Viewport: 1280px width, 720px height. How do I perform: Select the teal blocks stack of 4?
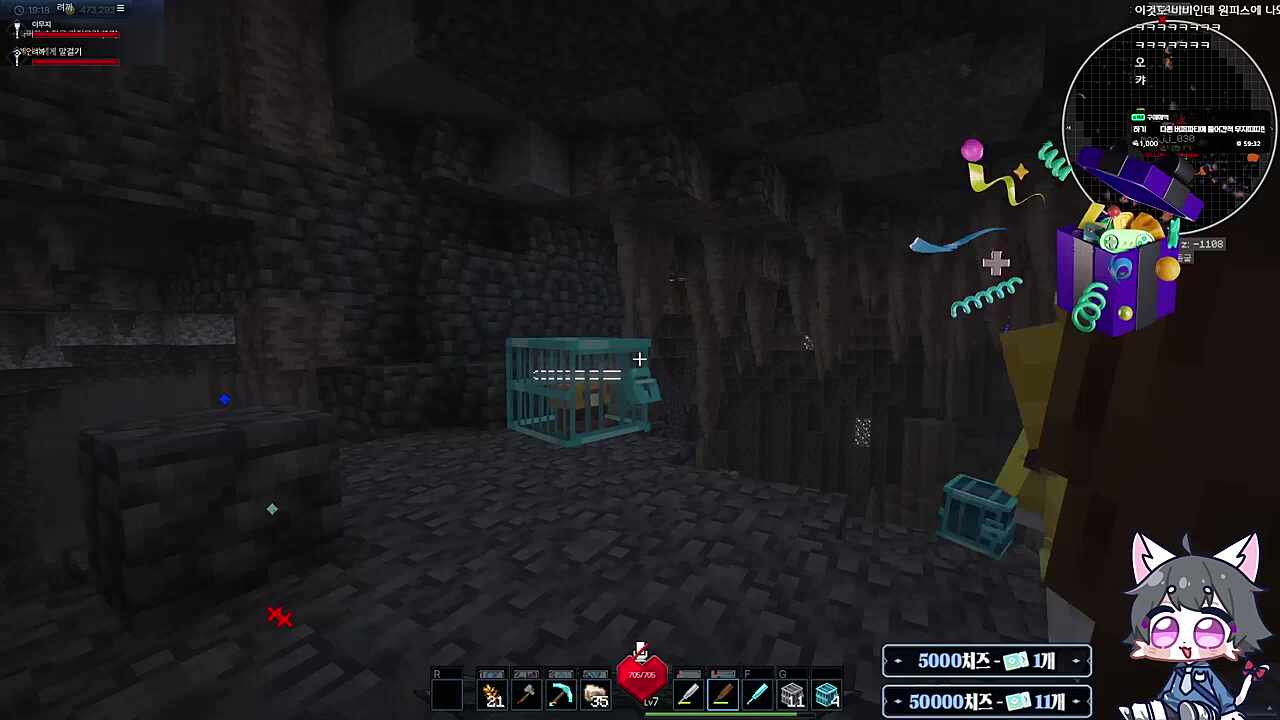click(x=830, y=693)
